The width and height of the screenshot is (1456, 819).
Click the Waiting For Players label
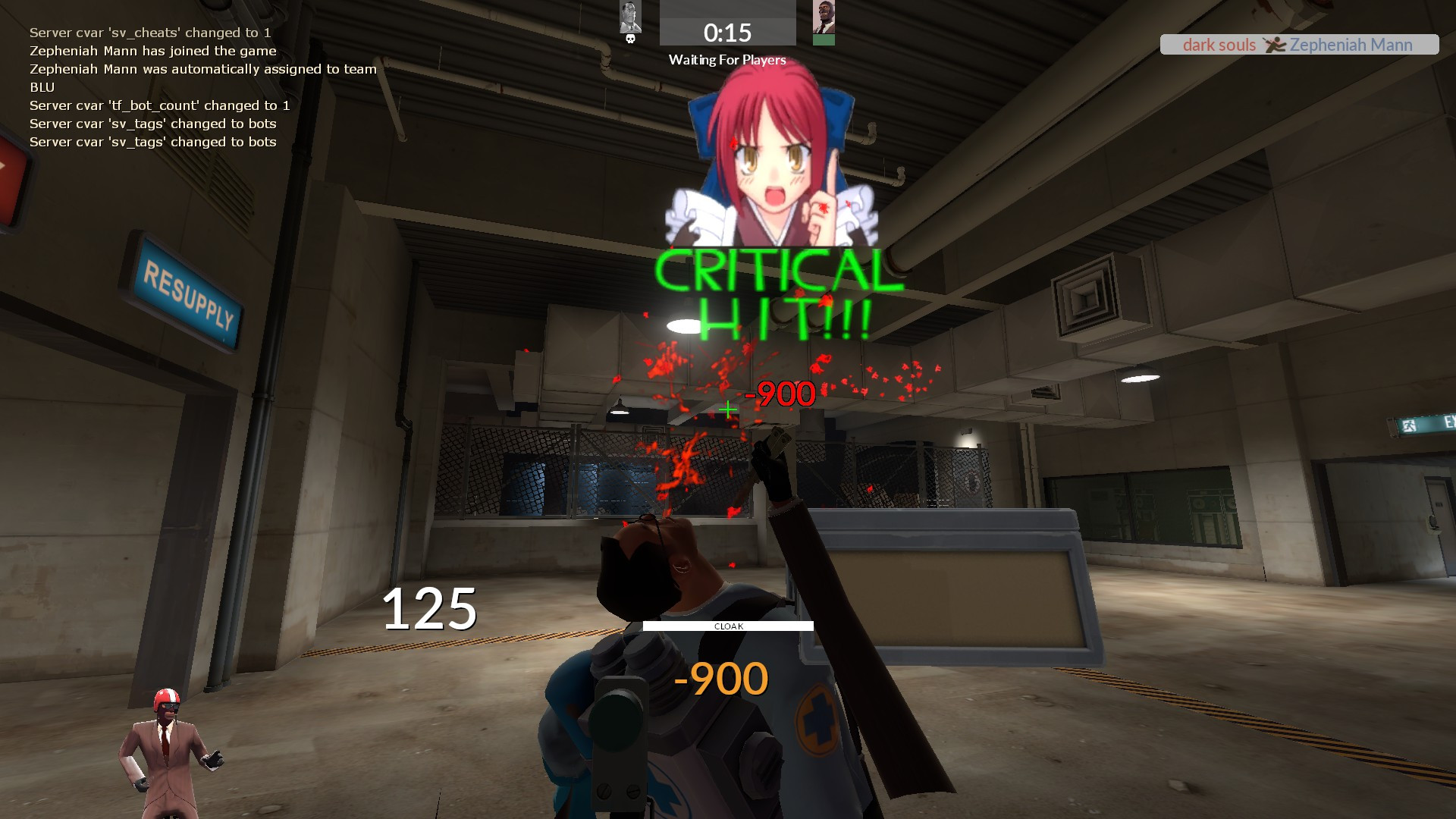[726, 60]
